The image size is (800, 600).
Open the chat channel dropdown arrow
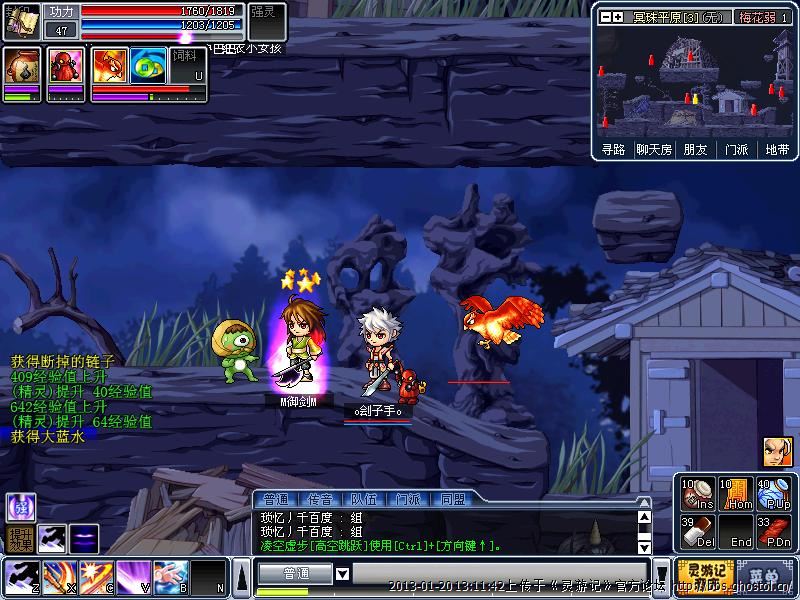[342, 574]
